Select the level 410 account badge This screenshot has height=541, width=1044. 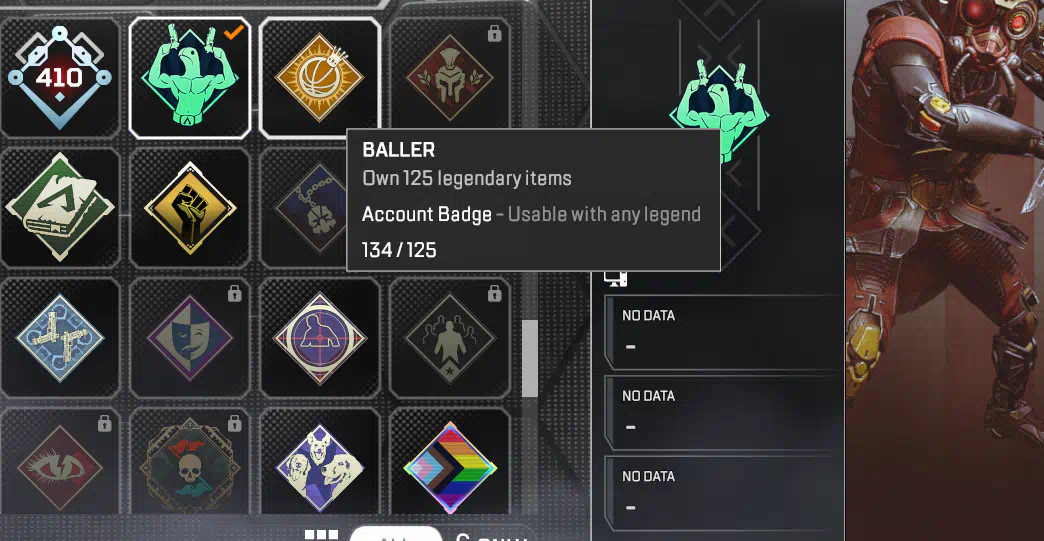[x=59, y=77]
